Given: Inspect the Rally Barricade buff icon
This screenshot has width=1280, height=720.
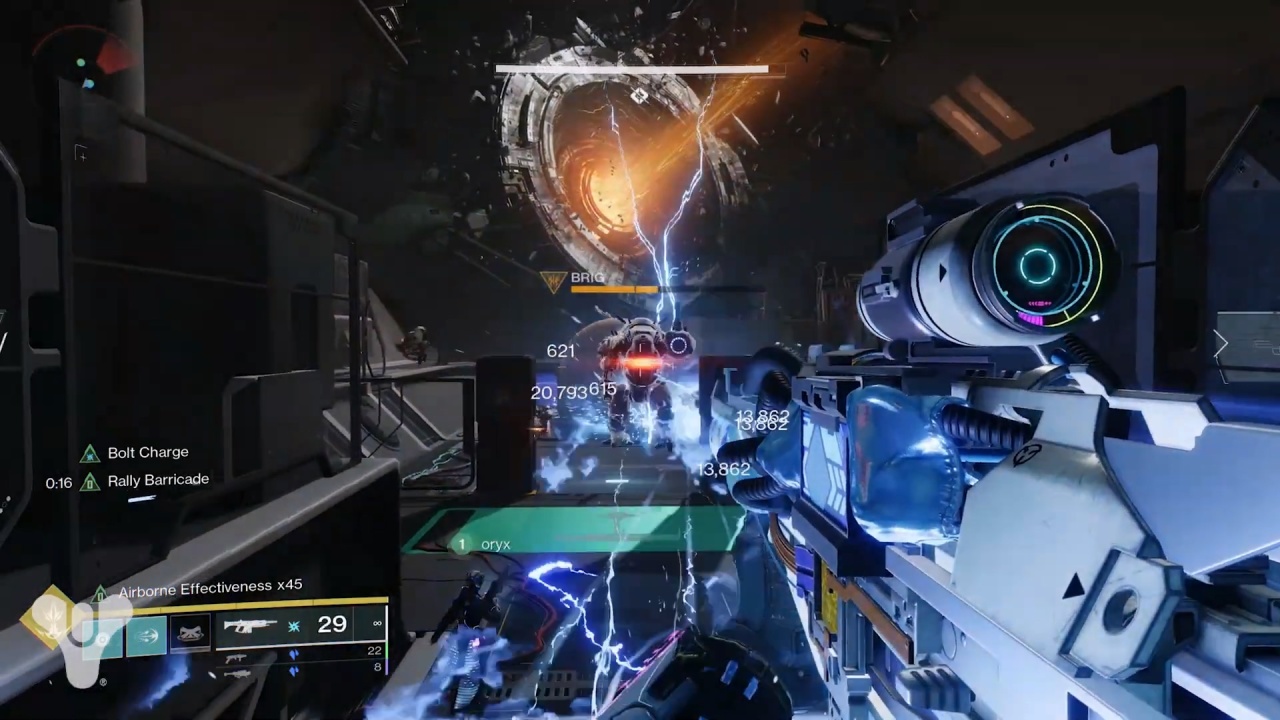Looking at the screenshot, I should tap(90, 482).
